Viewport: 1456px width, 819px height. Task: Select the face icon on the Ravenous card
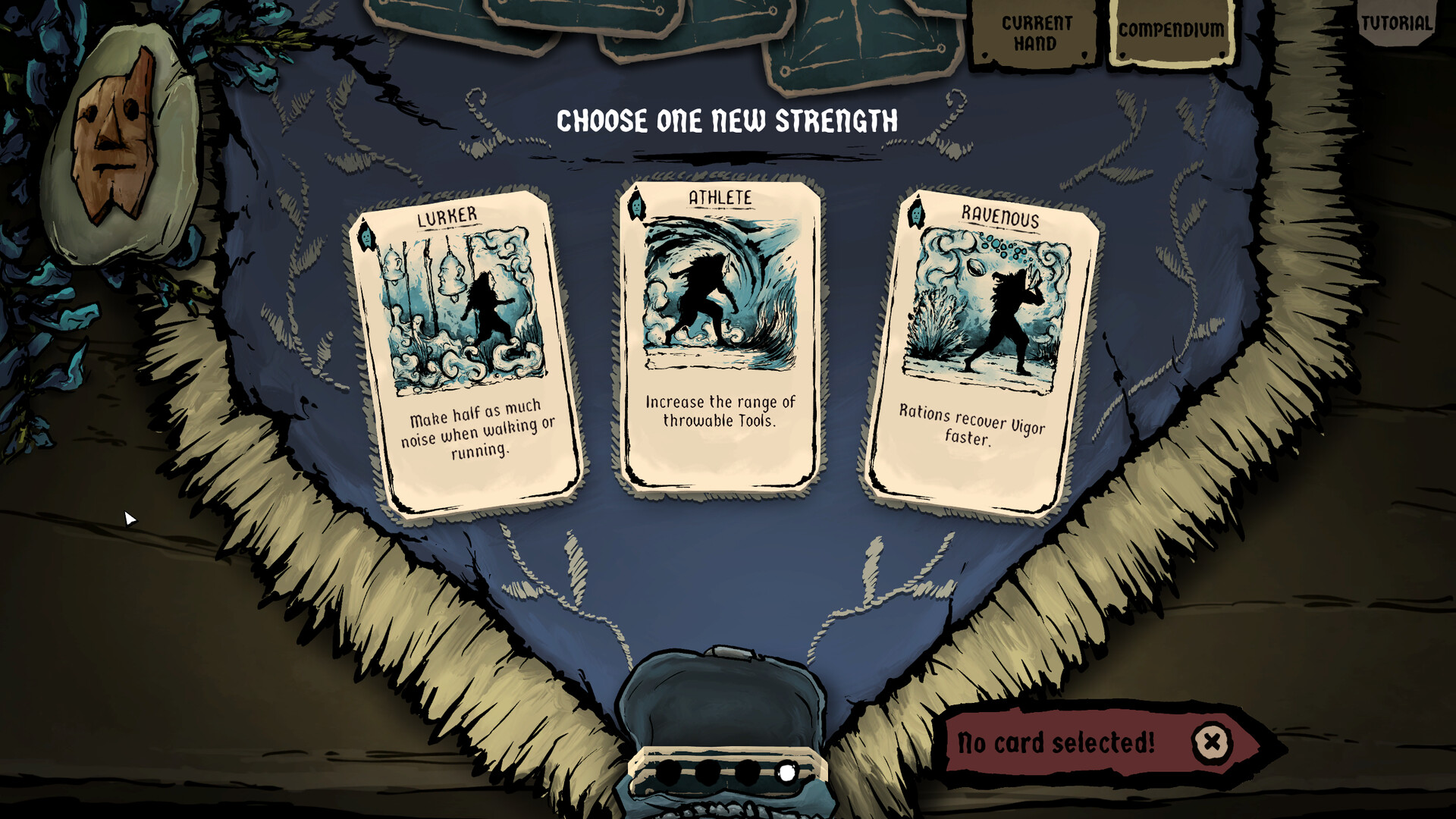pyautogui.click(x=916, y=215)
